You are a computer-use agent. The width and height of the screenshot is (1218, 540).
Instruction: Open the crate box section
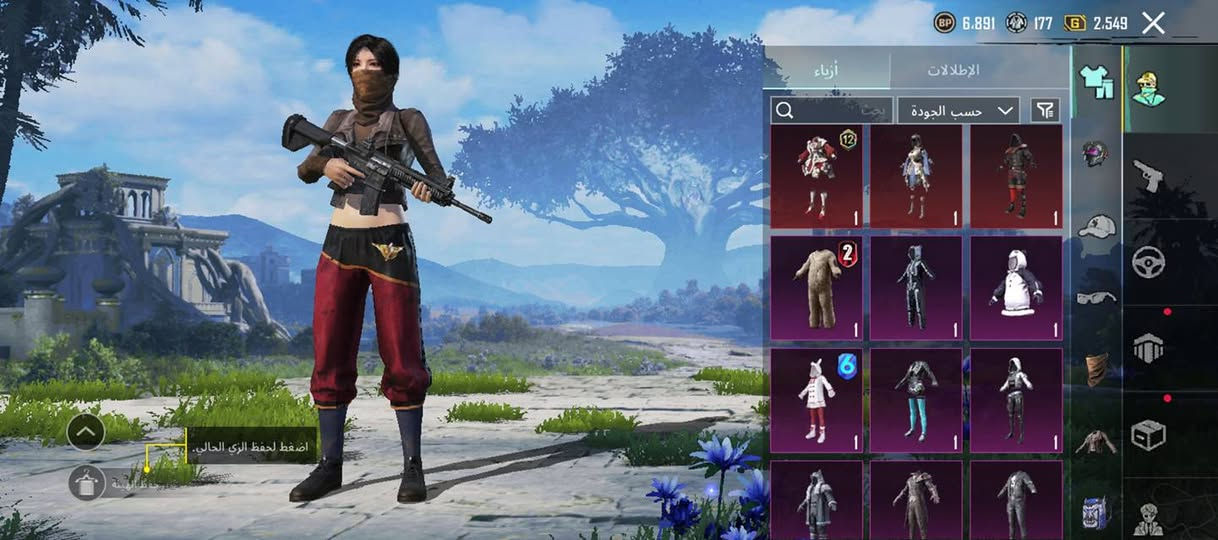(x=1148, y=435)
